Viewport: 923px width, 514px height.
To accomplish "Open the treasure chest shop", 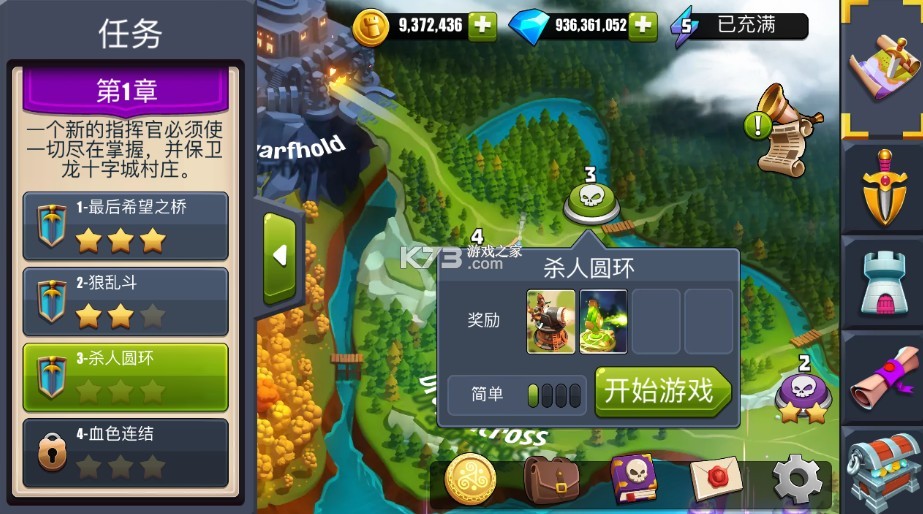I will [x=884, y=470].
